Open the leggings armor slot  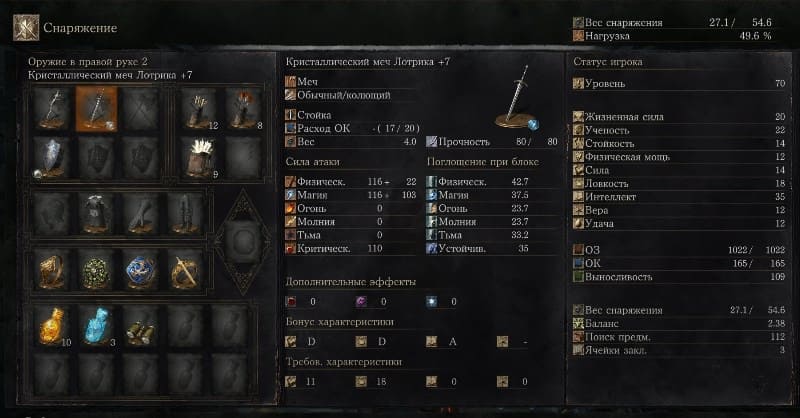pyautogui.click(x=186, y=212)
